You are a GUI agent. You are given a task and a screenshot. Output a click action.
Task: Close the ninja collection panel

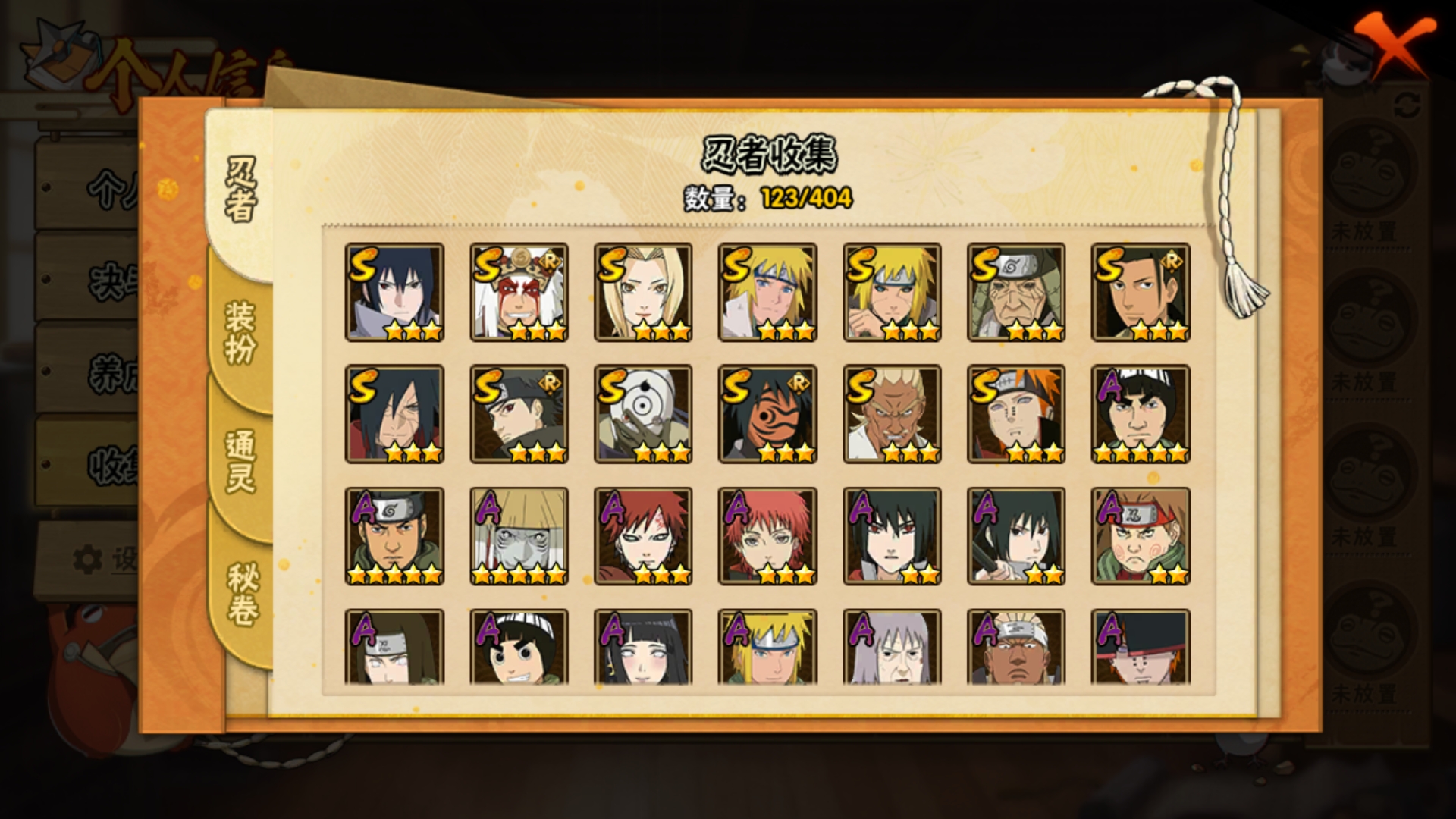(x=1395, y=45)
